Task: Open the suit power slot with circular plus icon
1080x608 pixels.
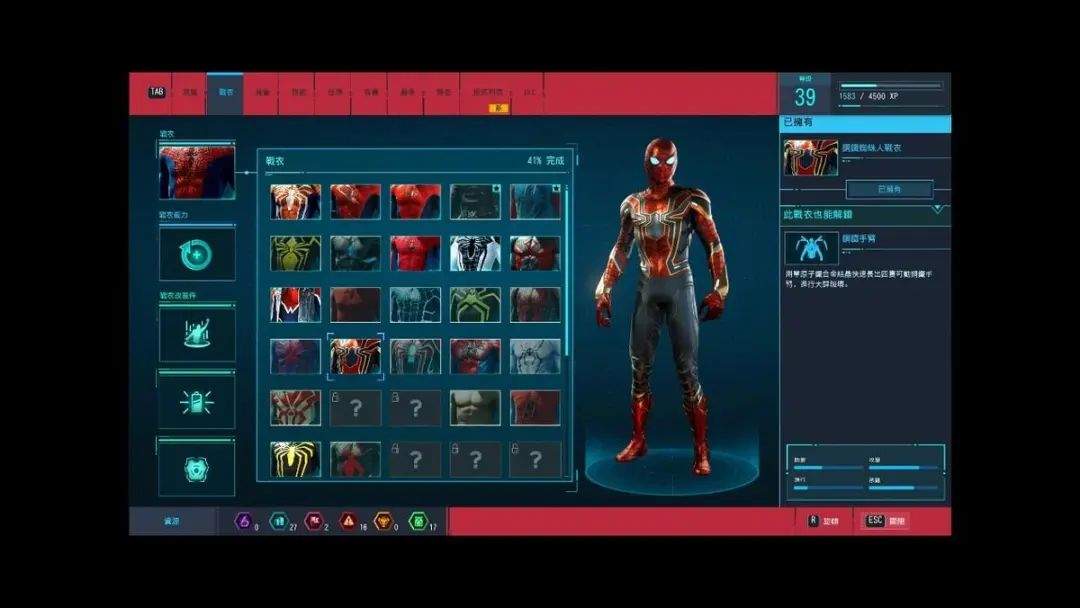Action: pos(197,255)
